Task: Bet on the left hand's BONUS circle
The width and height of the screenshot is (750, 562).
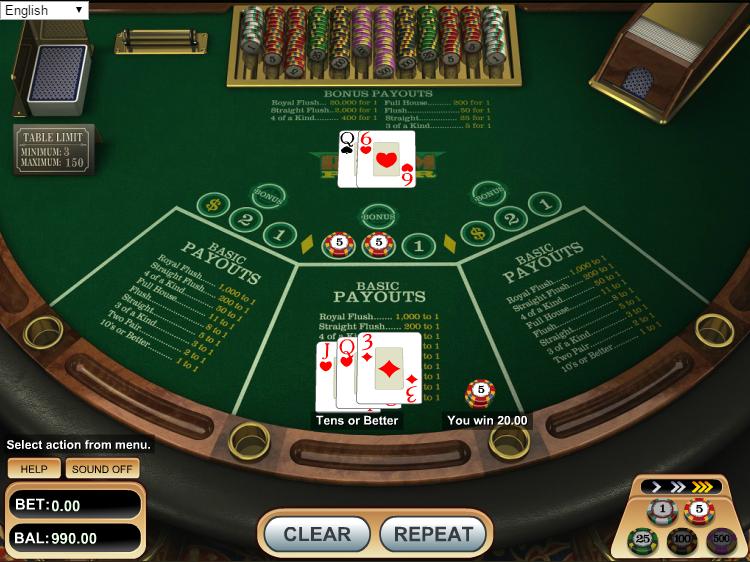Action: coord(267,195)
